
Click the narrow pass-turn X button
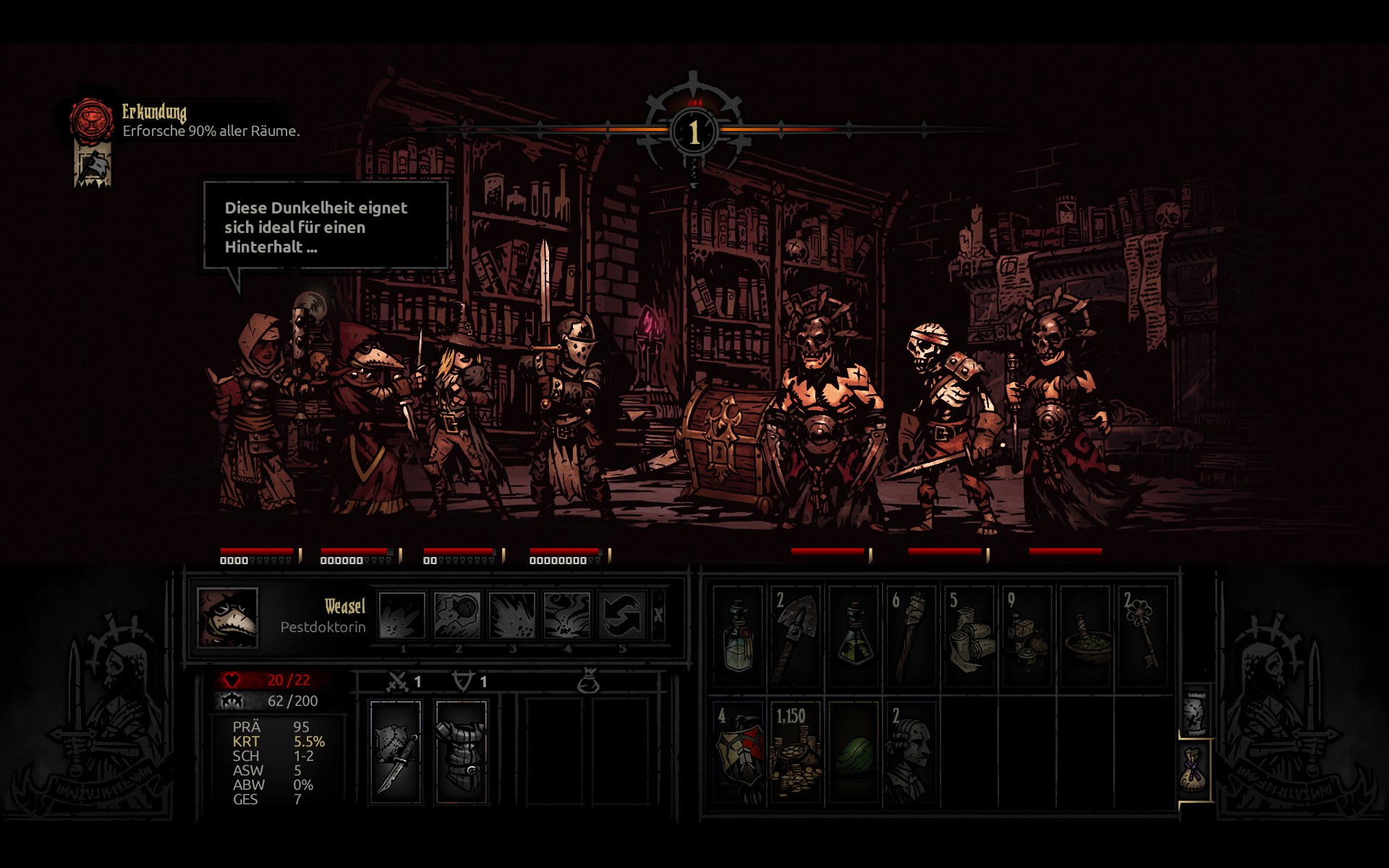tap(658, 616)
